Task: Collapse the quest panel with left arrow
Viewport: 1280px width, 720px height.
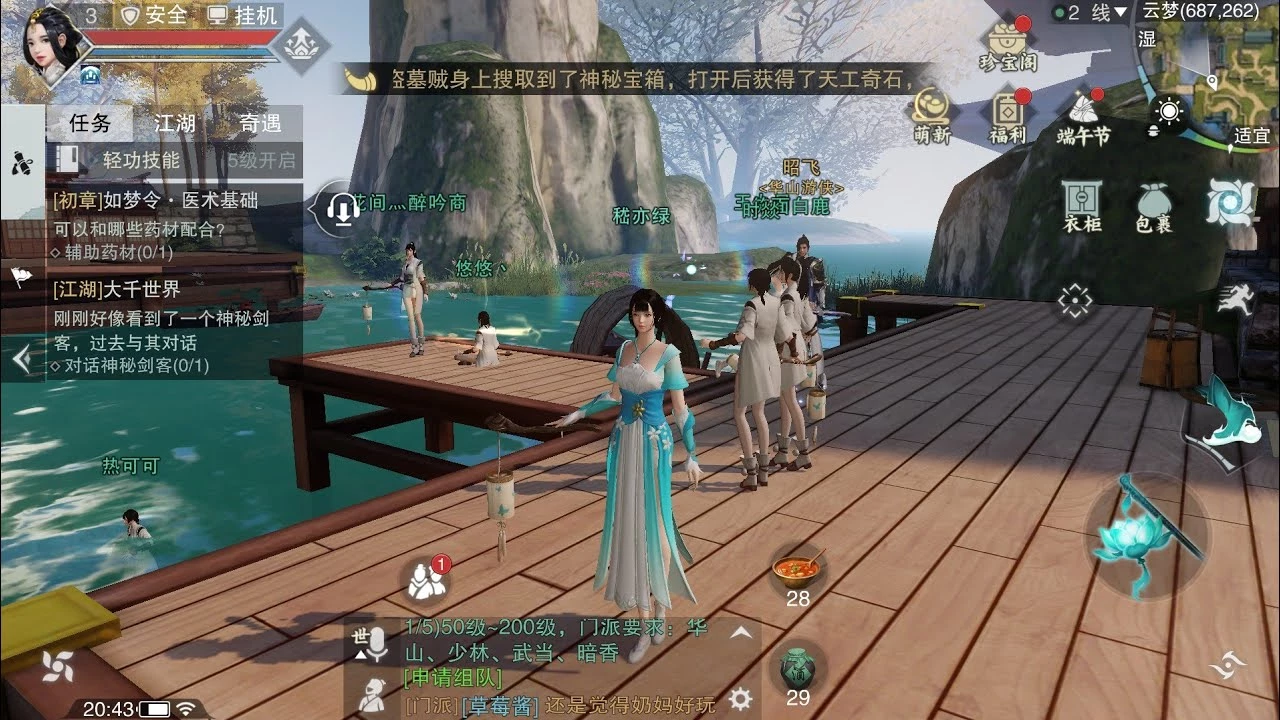Action: tap(22, 359)
